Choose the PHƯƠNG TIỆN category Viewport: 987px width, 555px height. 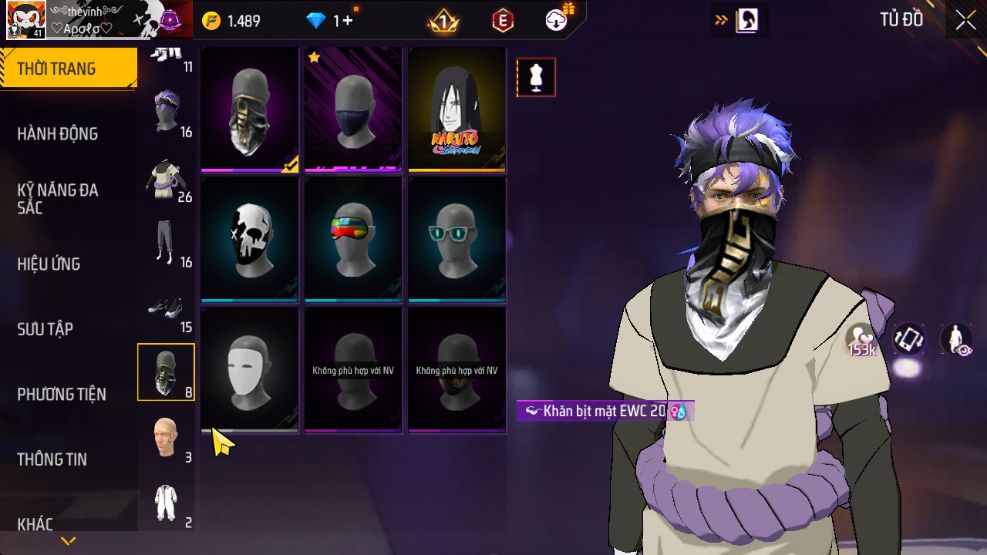click(x=62, y=394)
